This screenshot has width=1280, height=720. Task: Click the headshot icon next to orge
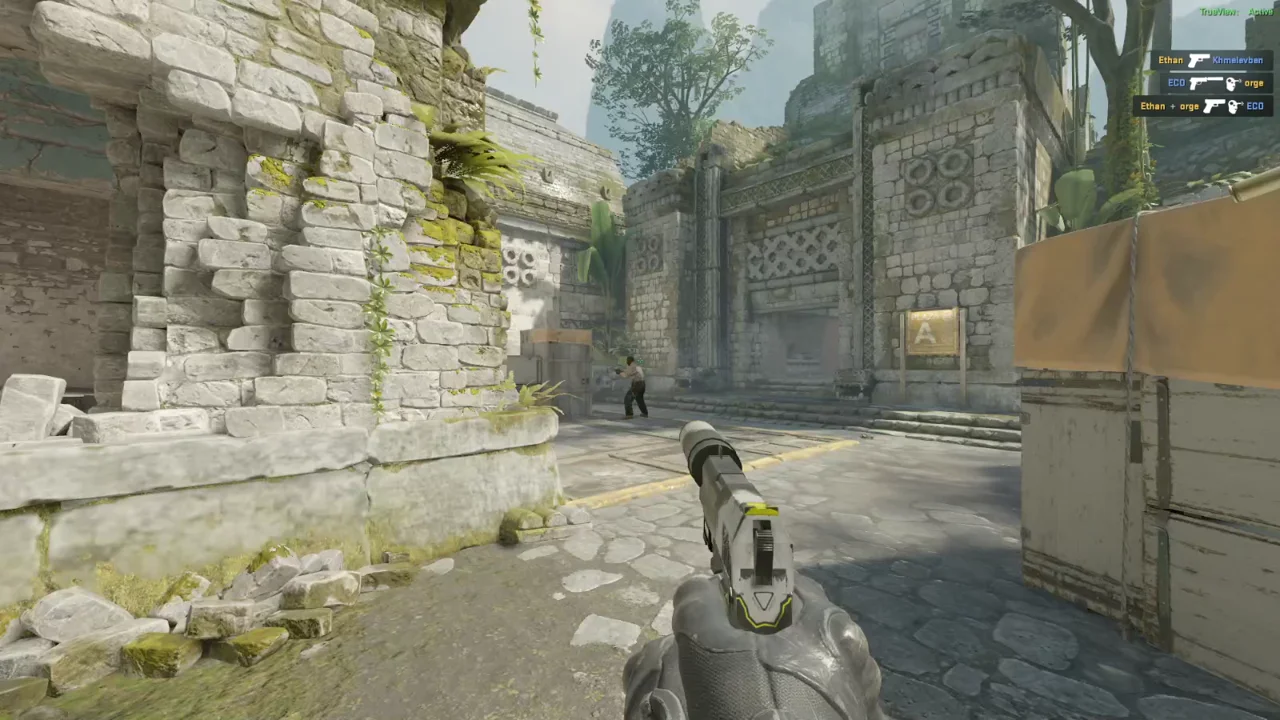[1232, 83]
